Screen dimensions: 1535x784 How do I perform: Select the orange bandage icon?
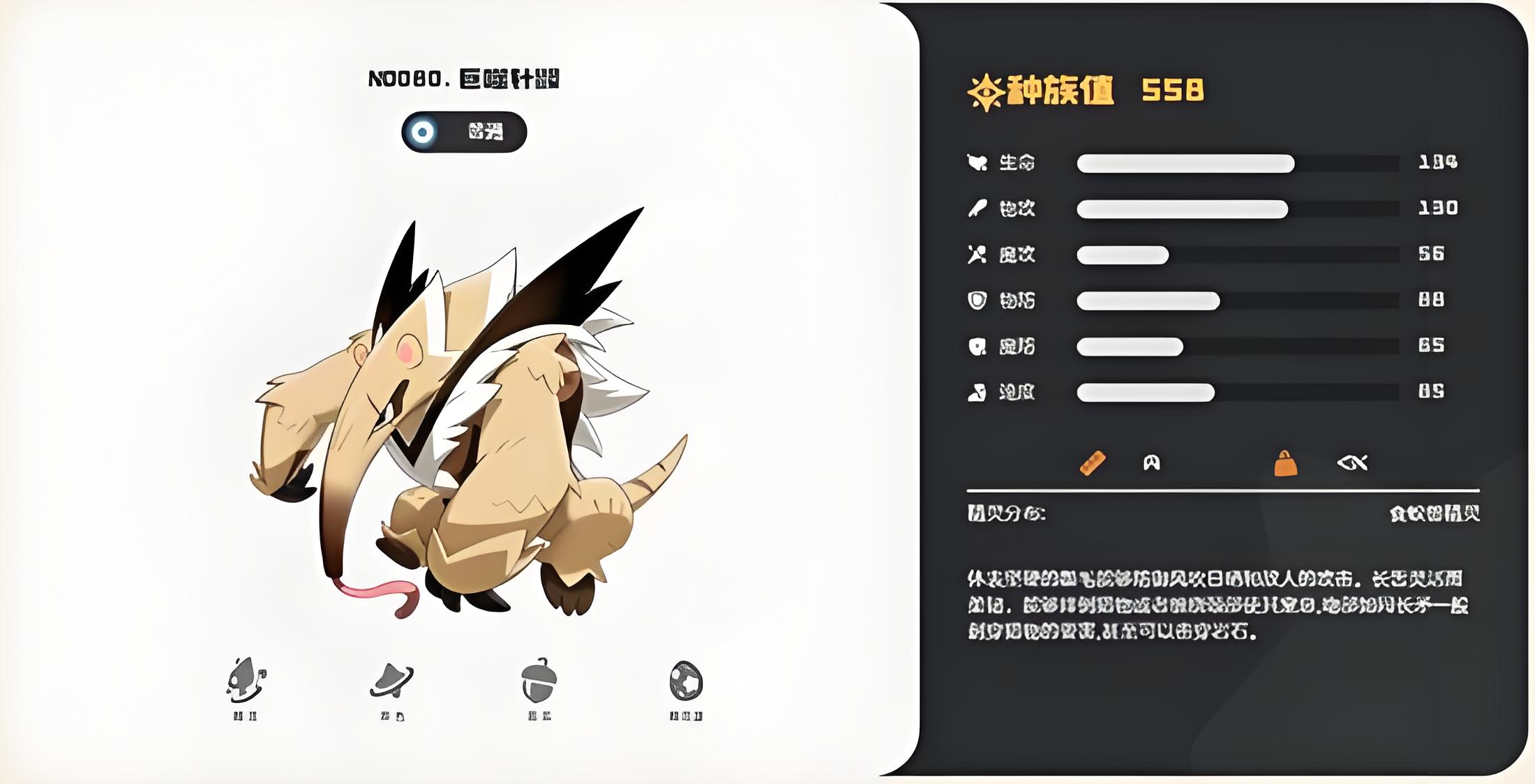1093,462
